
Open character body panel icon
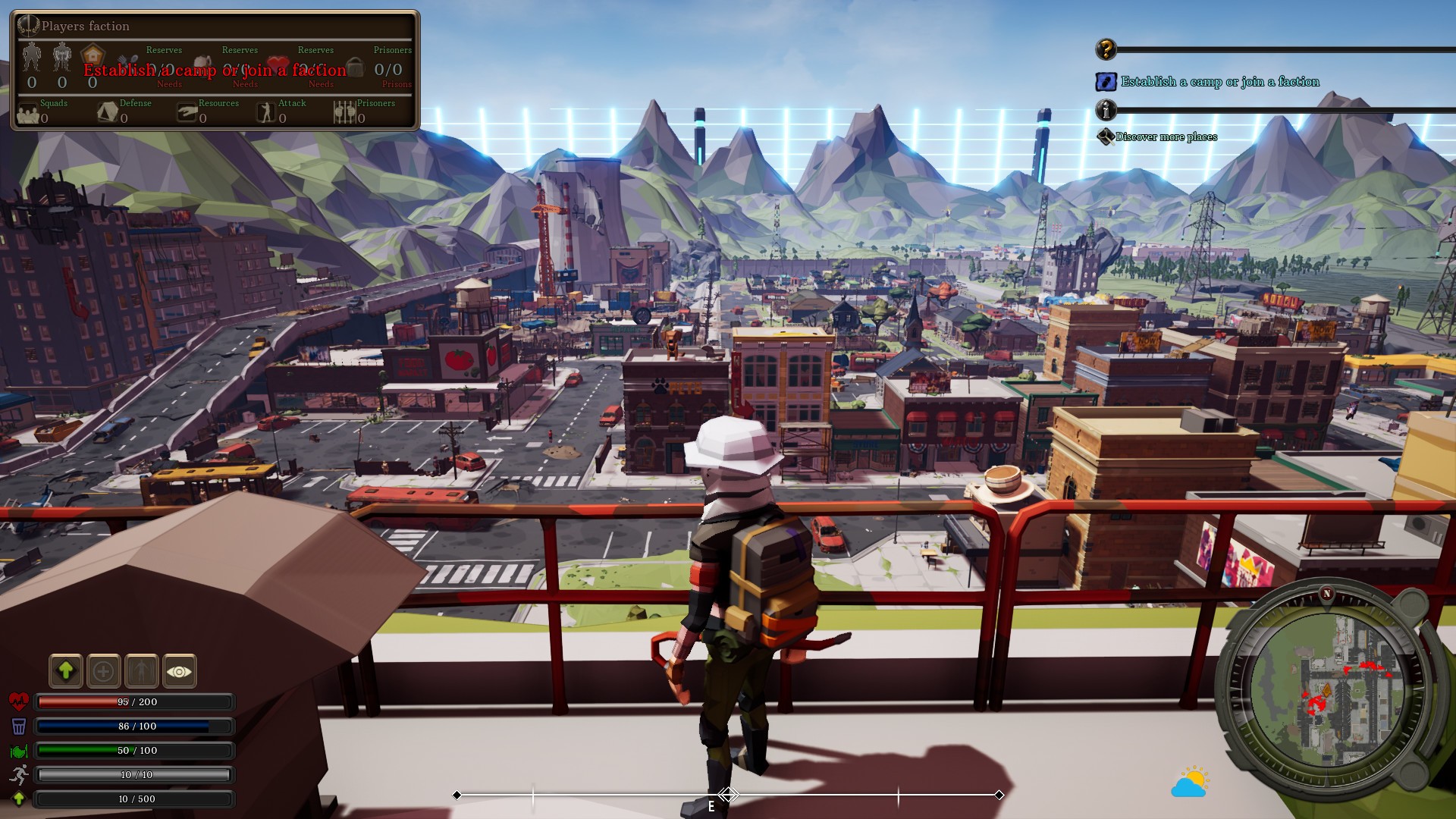142,670
